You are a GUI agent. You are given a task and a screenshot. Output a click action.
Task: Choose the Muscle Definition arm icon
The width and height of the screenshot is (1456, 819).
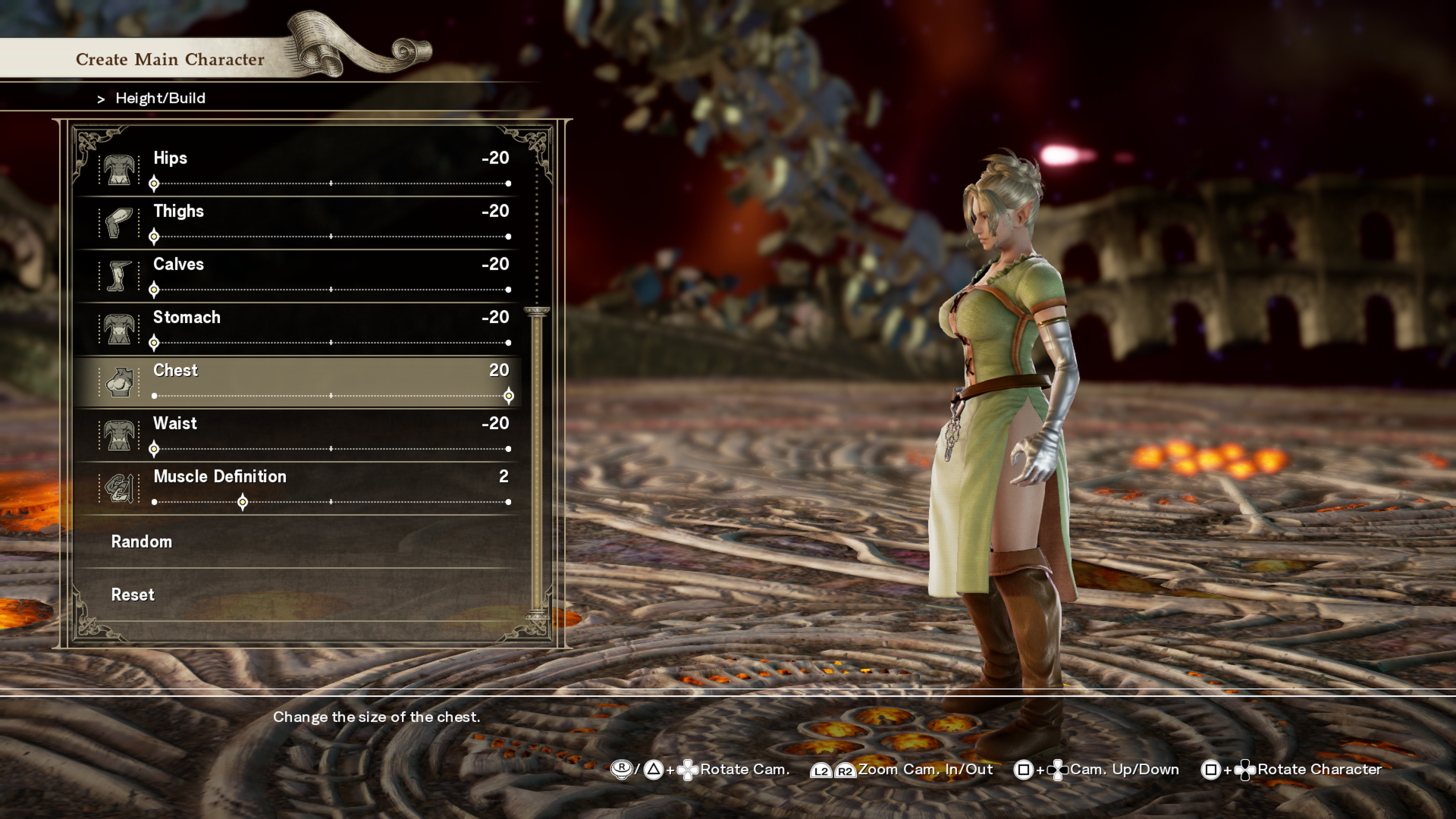(119, 488)
